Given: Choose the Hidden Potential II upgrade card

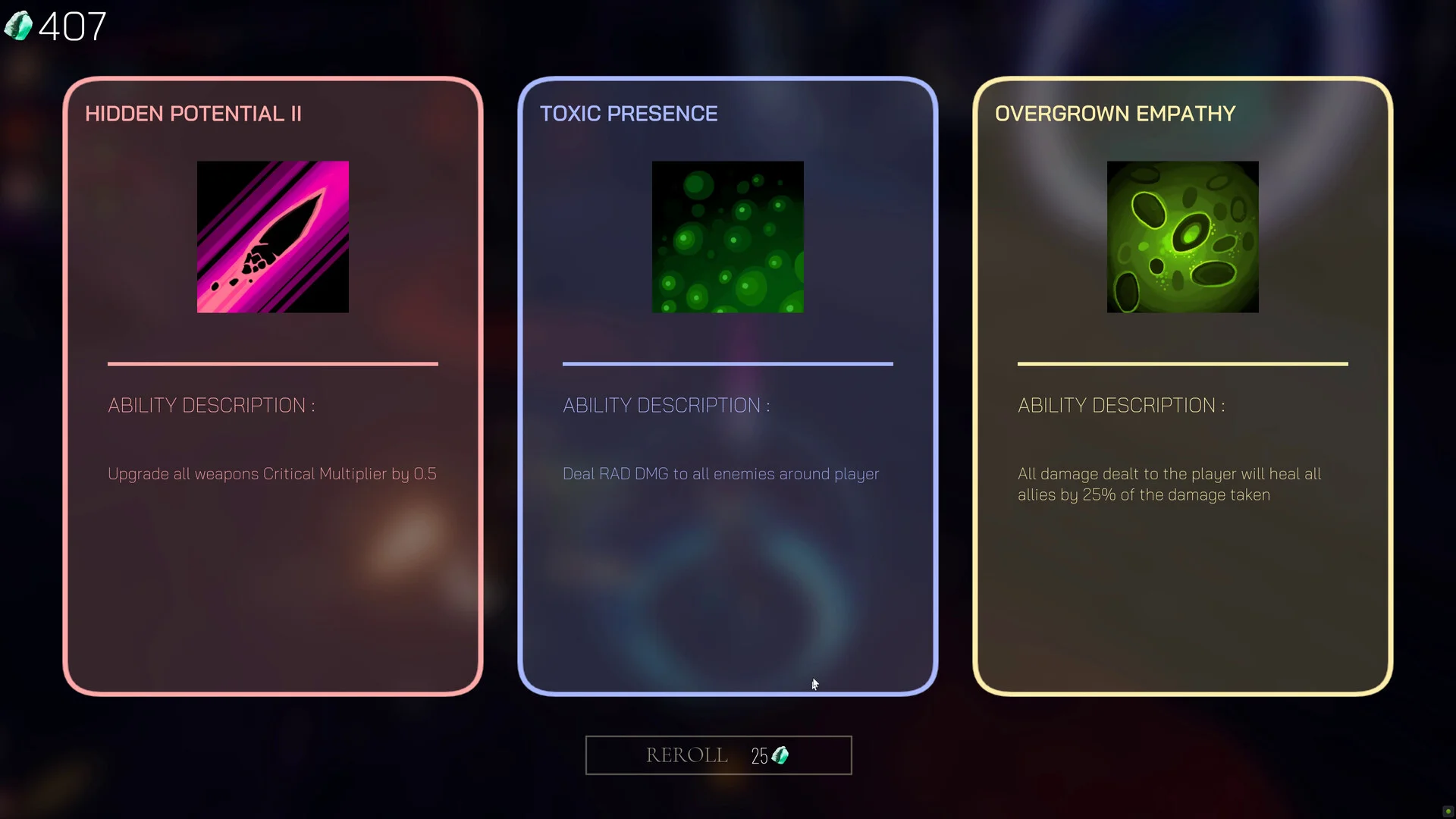Looking at the screenshot, I should click(x=273, y=387).
